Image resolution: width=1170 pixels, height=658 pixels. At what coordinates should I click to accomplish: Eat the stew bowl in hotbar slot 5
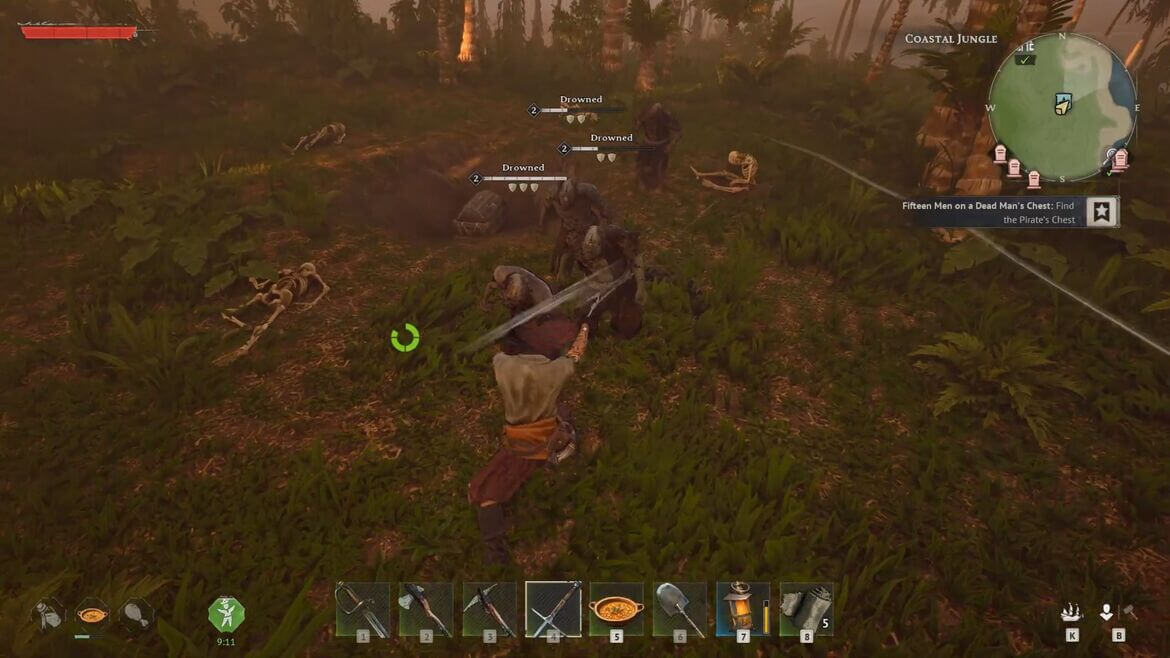(x=616, y=609)
